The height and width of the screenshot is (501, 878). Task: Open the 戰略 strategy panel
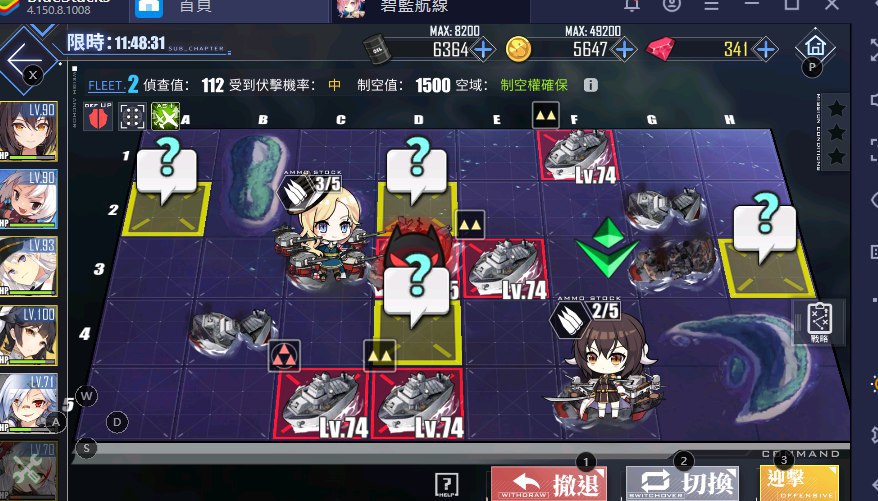coord(816,324)
